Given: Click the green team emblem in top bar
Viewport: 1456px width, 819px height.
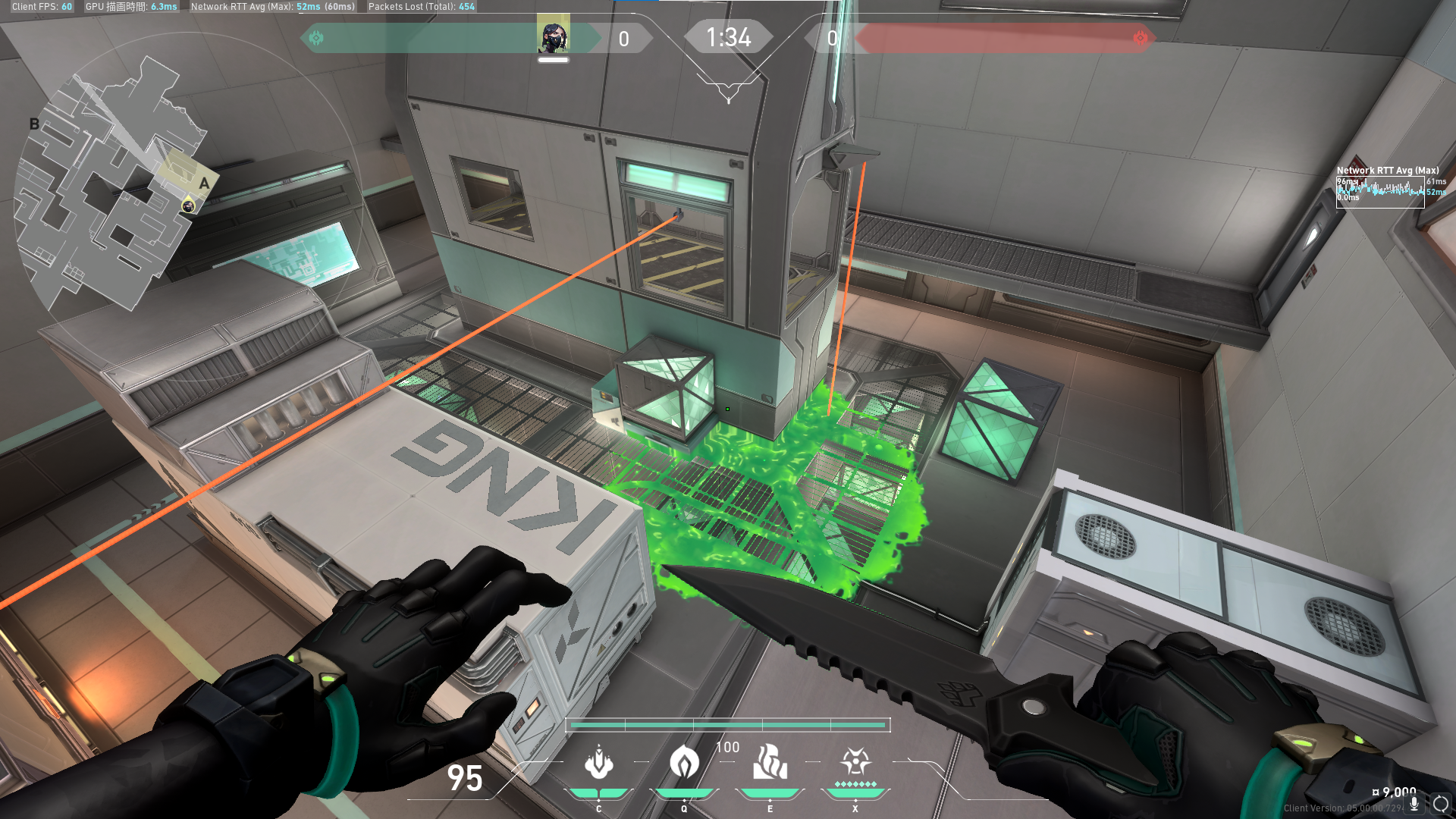Looking at the screenshot, I should pos(316,38).
